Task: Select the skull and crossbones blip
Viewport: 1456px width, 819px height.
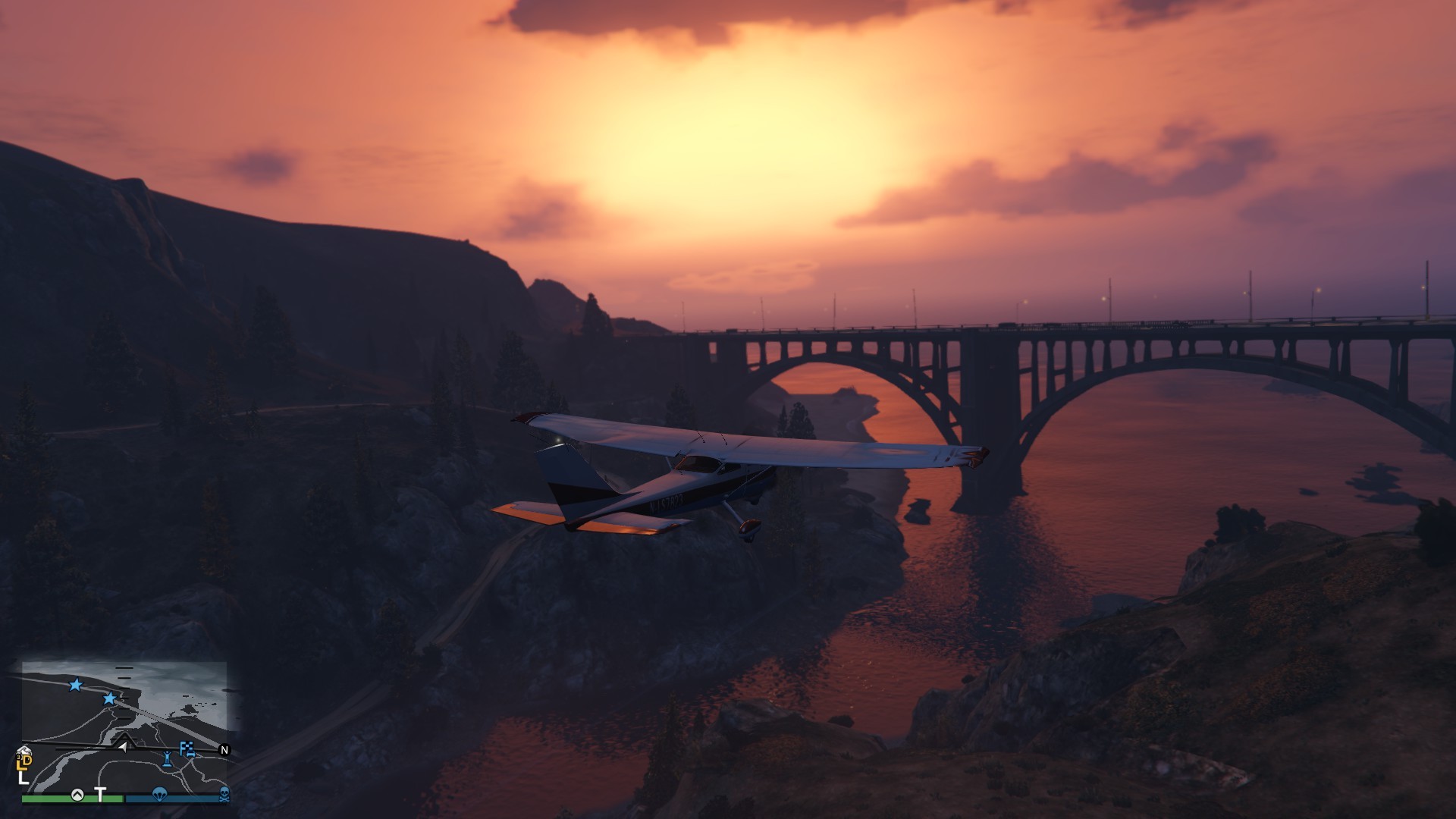Action: click(224, 794)
